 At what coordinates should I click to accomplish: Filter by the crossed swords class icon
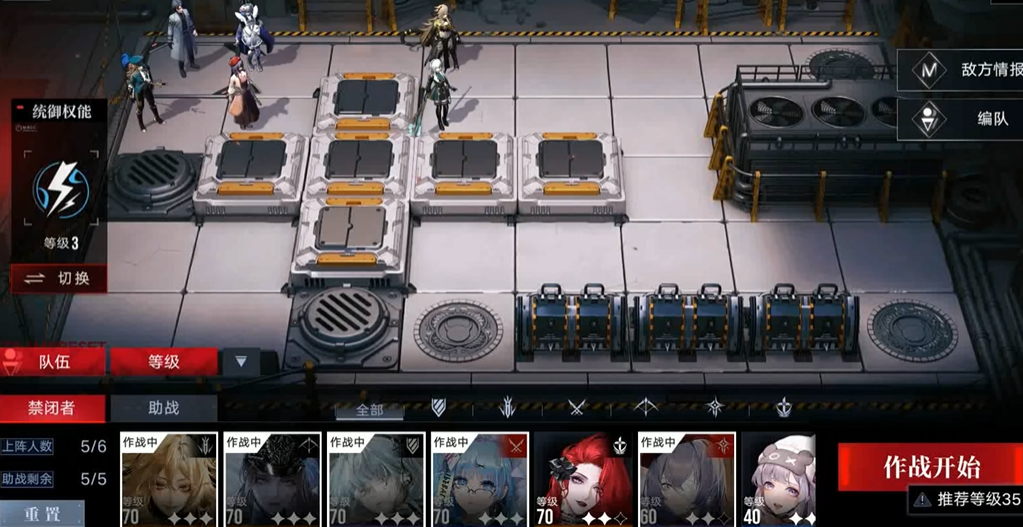[x=577, y=407]
